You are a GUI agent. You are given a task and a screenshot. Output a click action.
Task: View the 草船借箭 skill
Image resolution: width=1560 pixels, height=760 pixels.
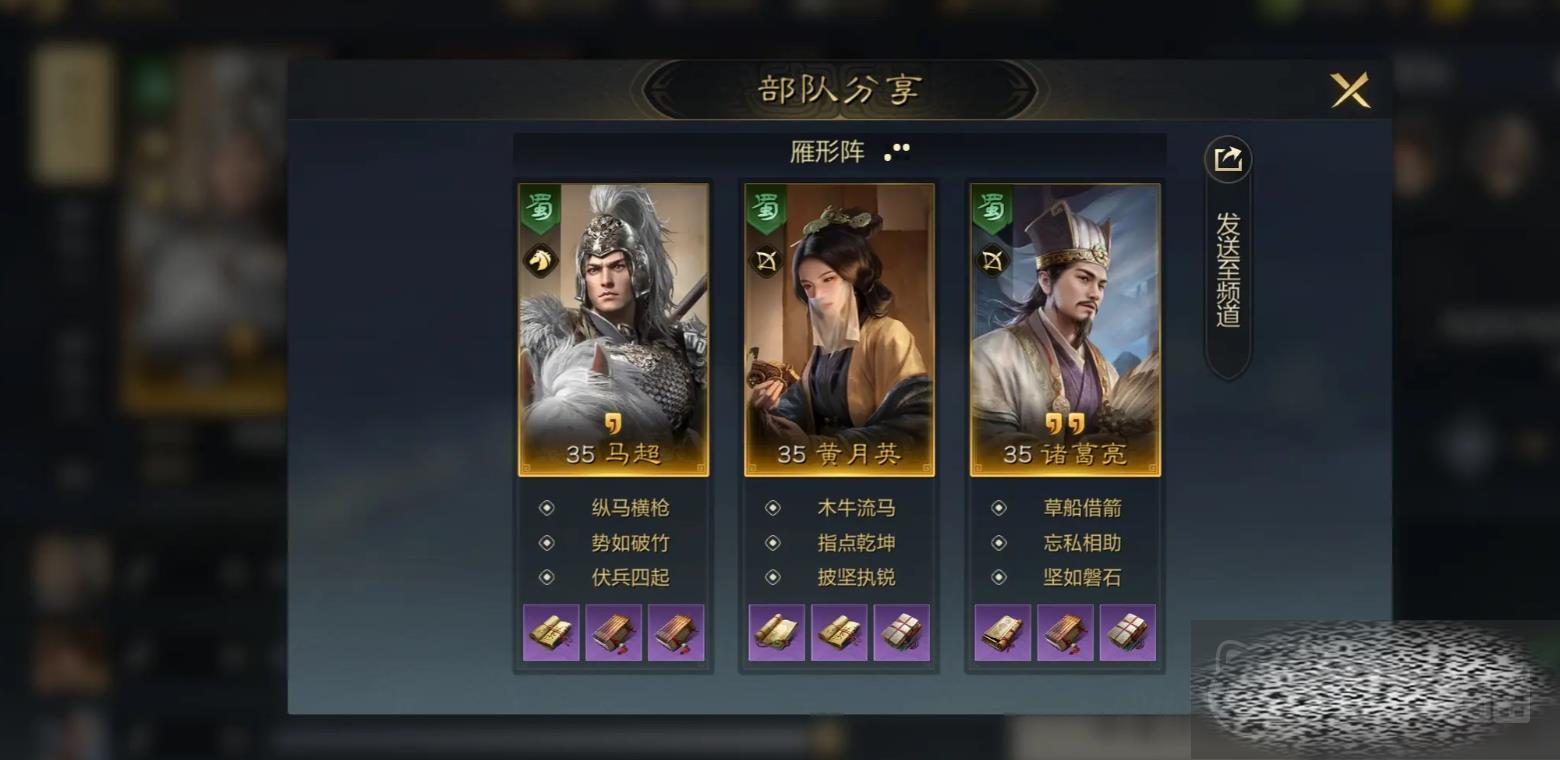point(1081,508)
